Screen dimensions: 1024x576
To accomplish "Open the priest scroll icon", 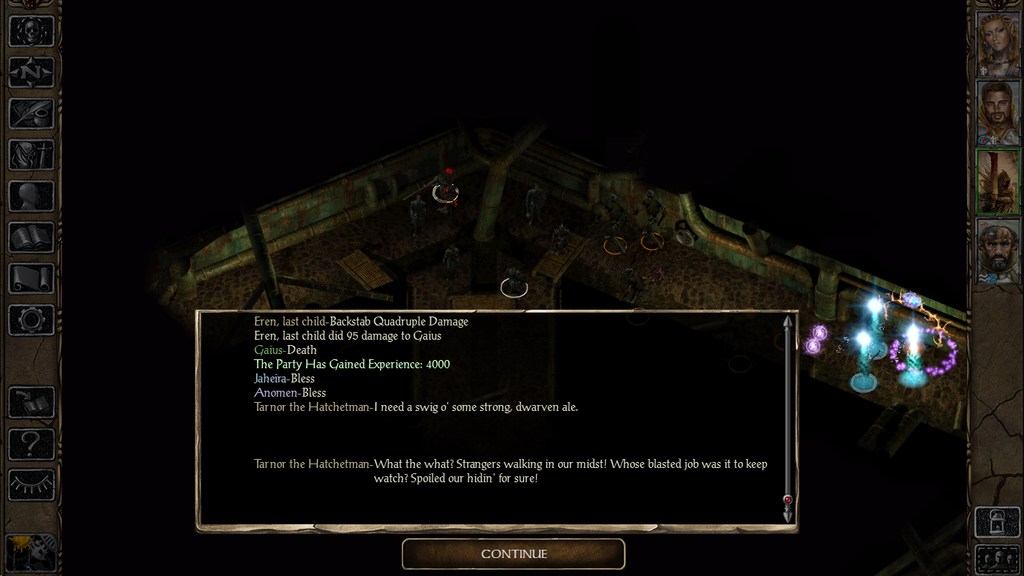I will 31,278.
